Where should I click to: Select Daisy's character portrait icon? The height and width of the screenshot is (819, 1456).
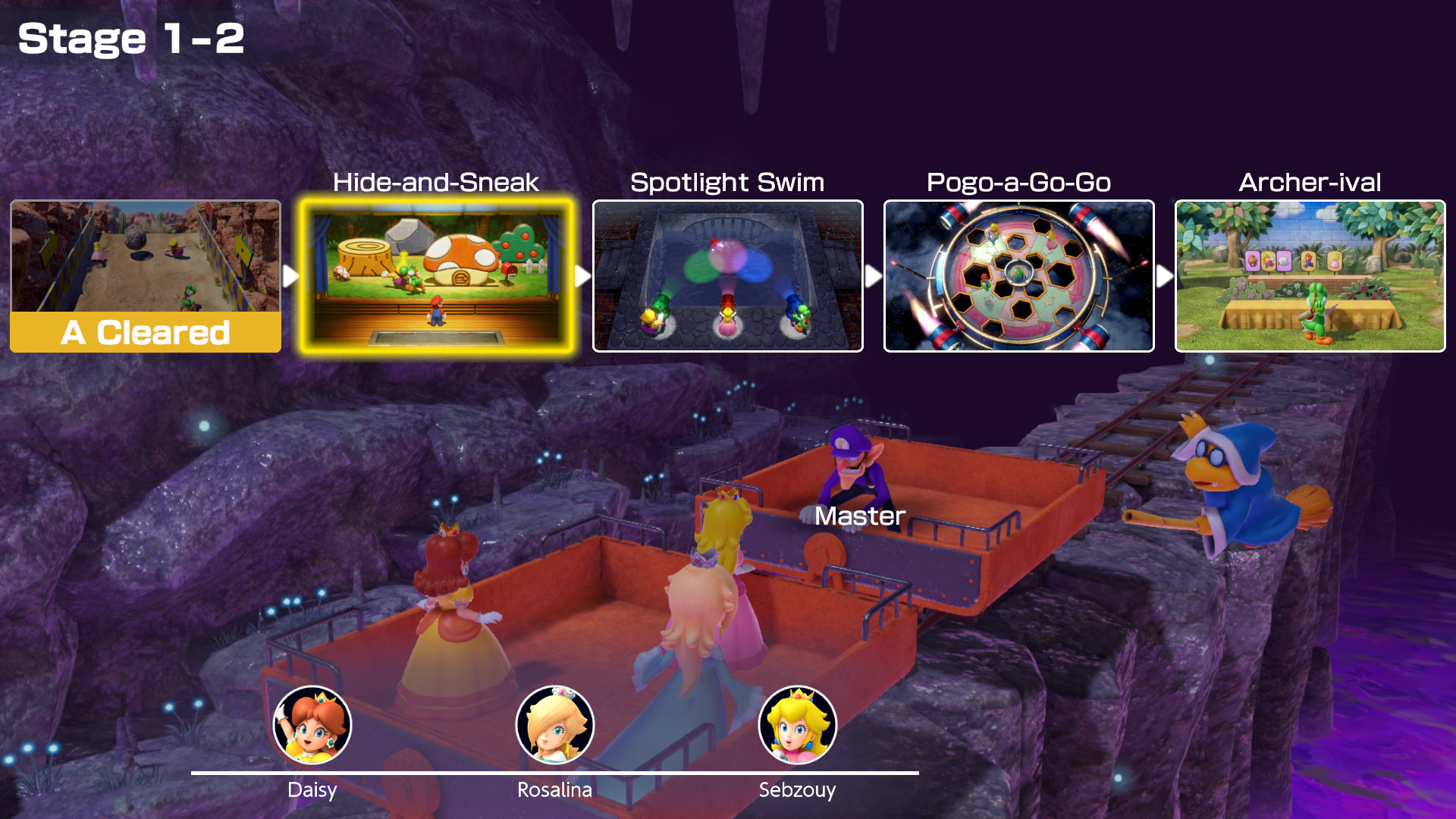click(x=313, y=724)
